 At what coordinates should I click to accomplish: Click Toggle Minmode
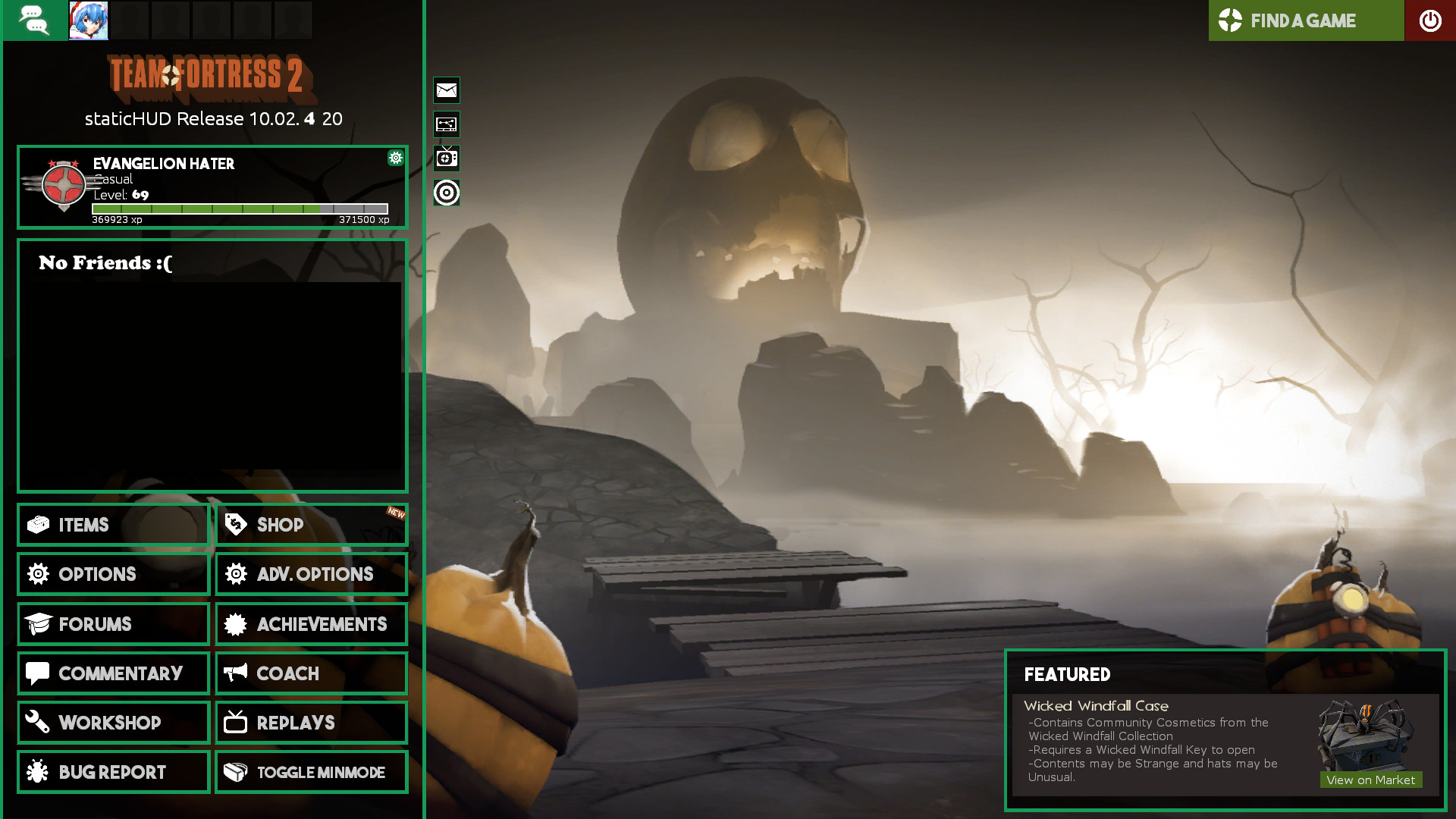click(311, 772)
